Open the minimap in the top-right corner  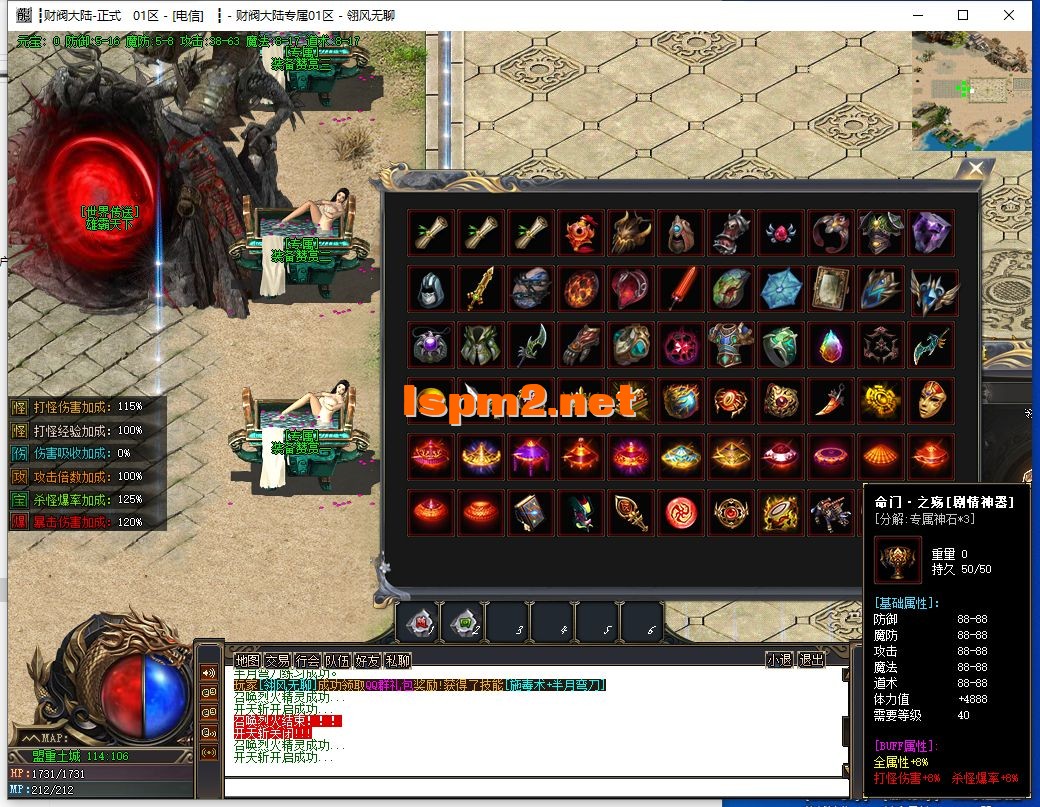[970, 90]
